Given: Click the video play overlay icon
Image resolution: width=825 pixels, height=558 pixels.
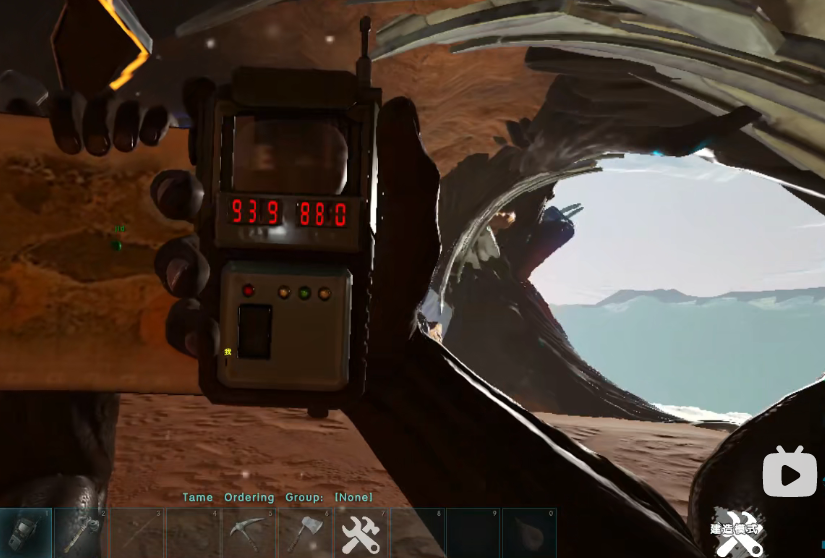Looking at the screenshot, I should click(789, 472).
